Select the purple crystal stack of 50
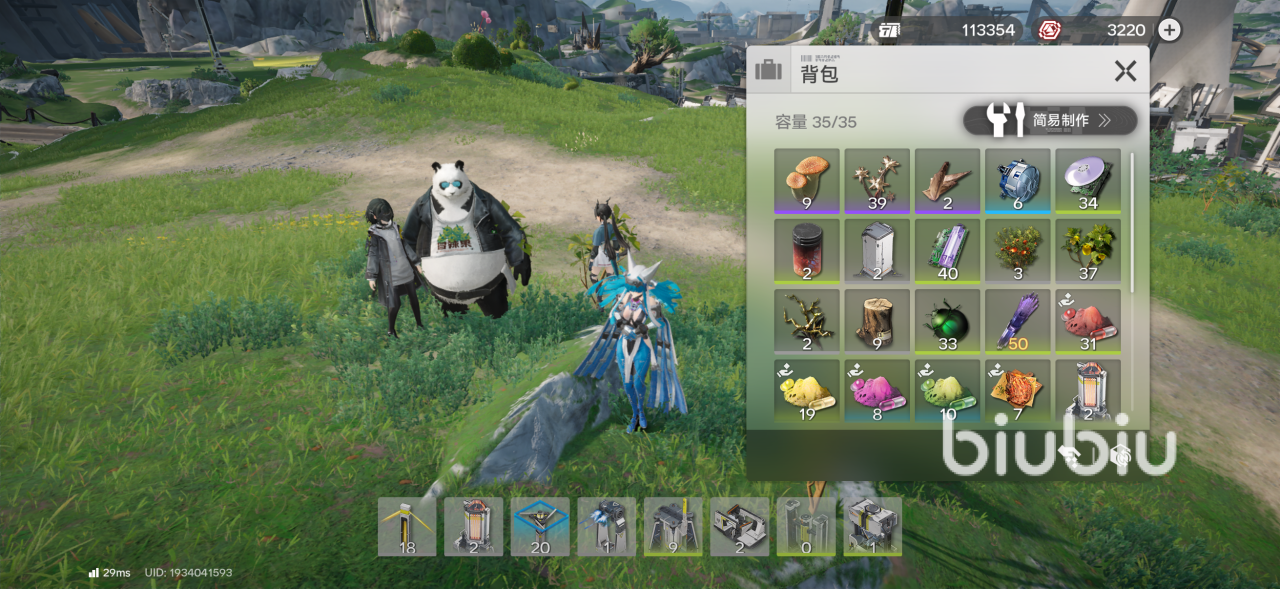Screen dimensions: 1280x589 (x=1017, y=320)
